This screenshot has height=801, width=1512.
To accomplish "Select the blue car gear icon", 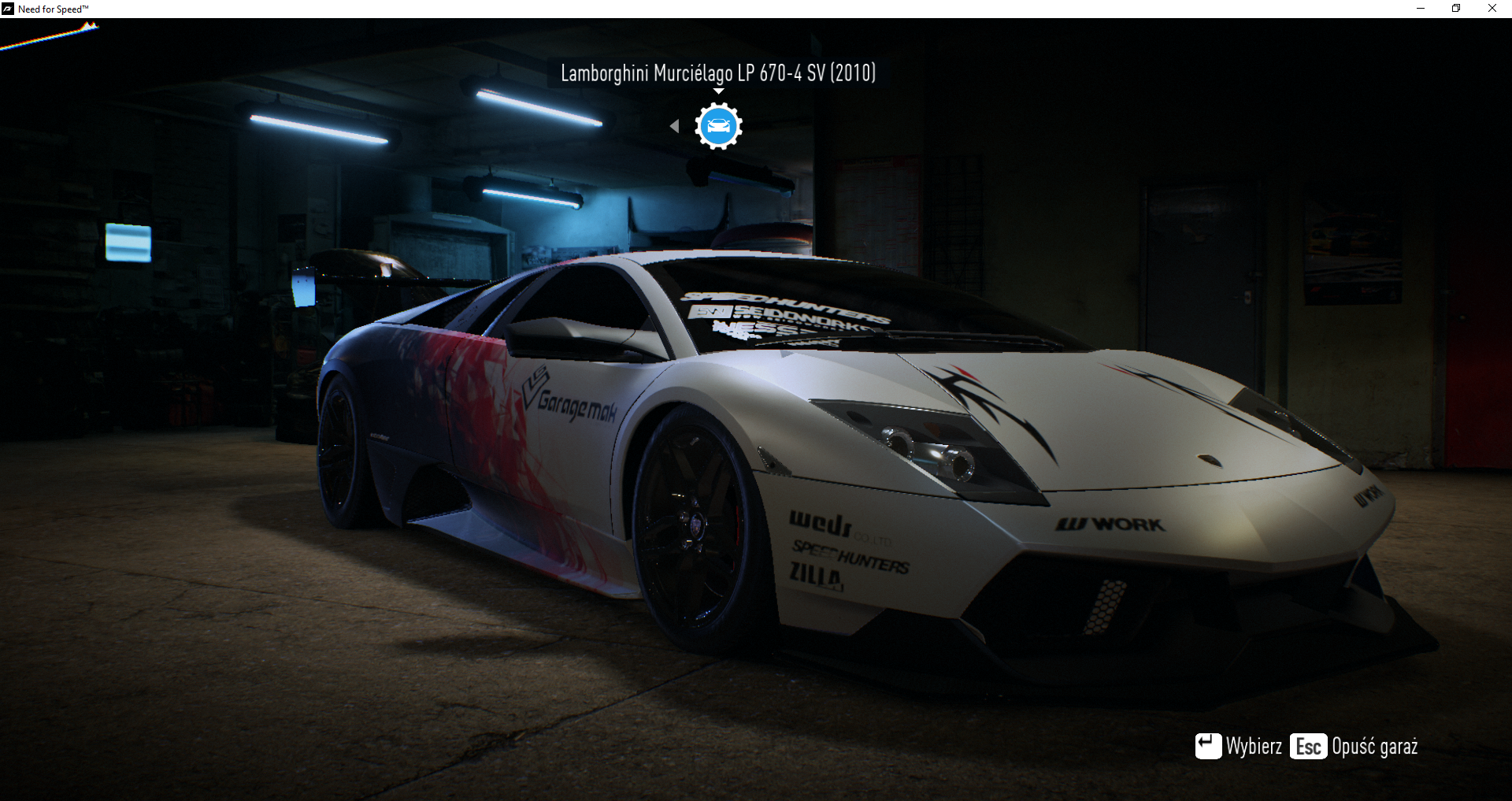I will 718,126.
